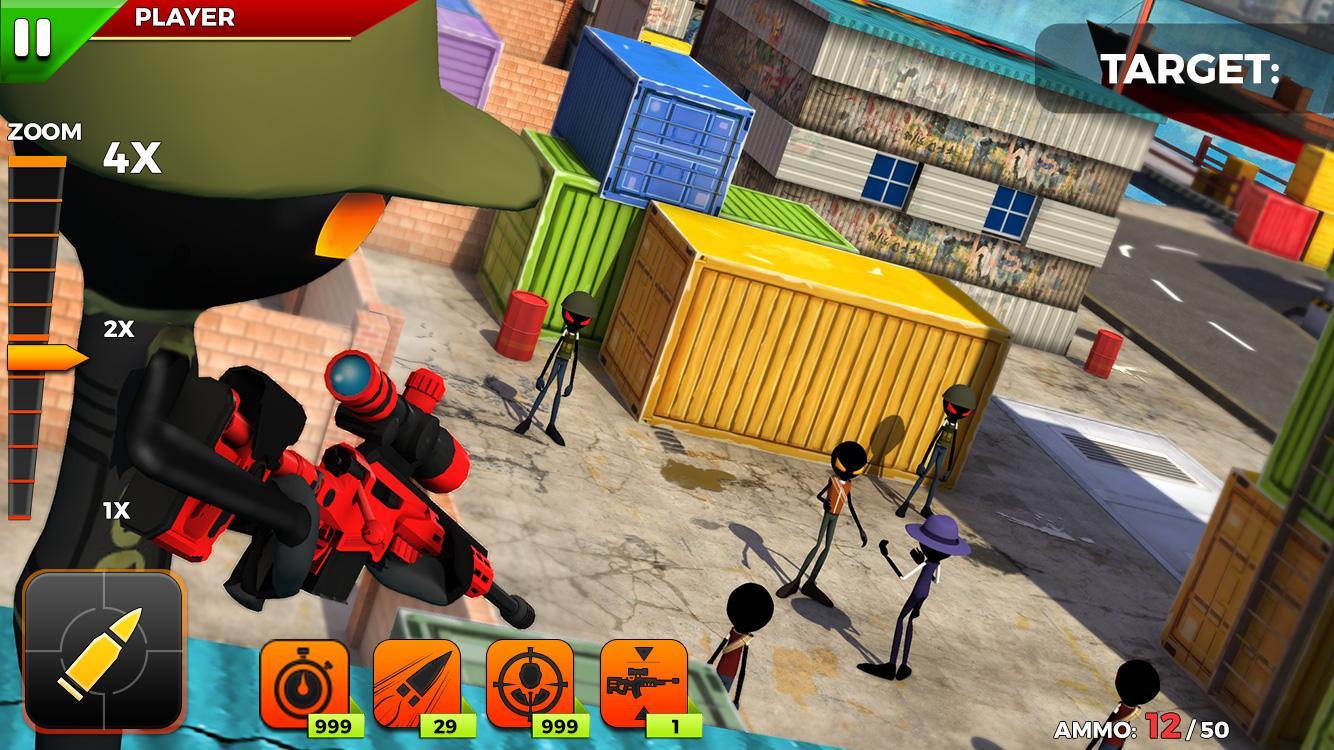1334x750 pixels.
Task: Tap the ZOOM label above the slider
Action: [44, 131]
